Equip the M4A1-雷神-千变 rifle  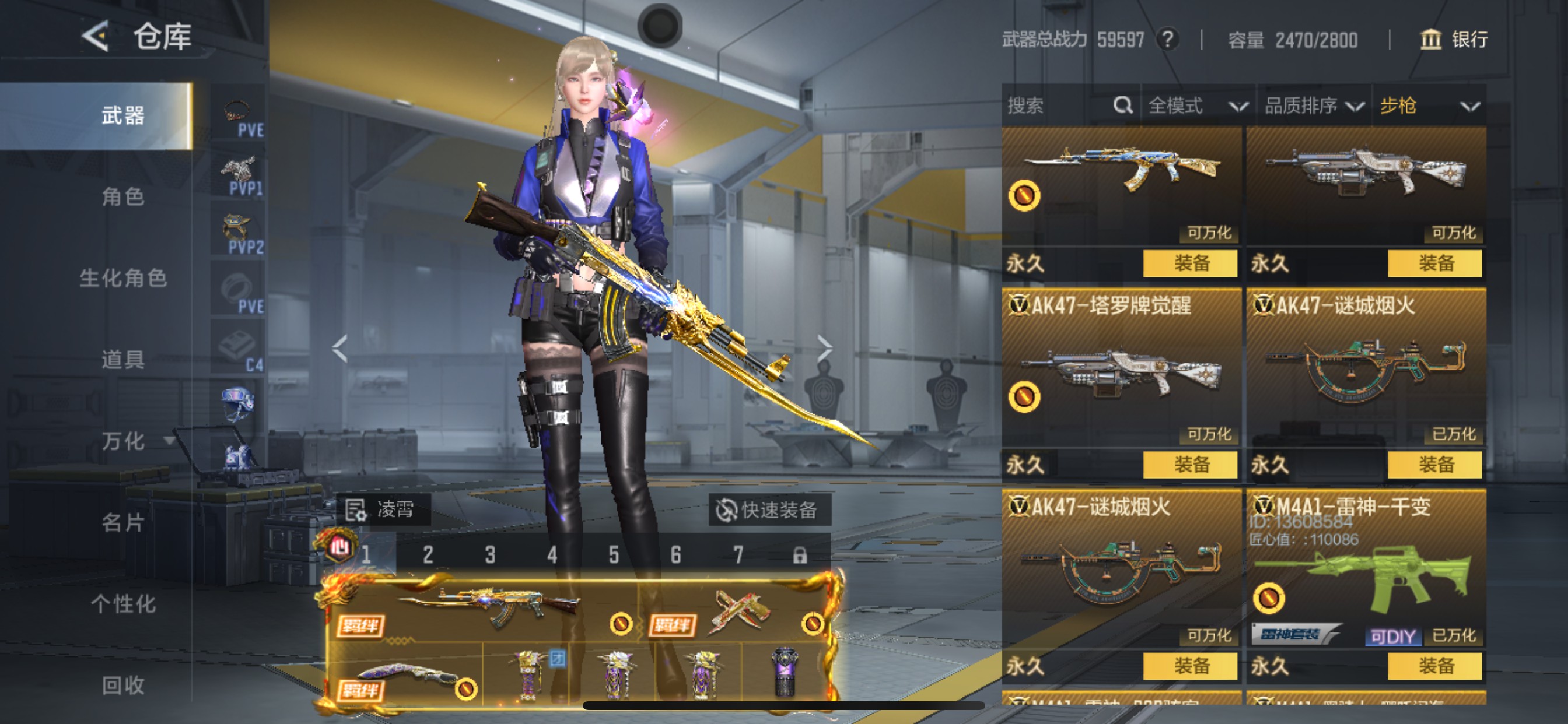click(x=1434, y=666)
